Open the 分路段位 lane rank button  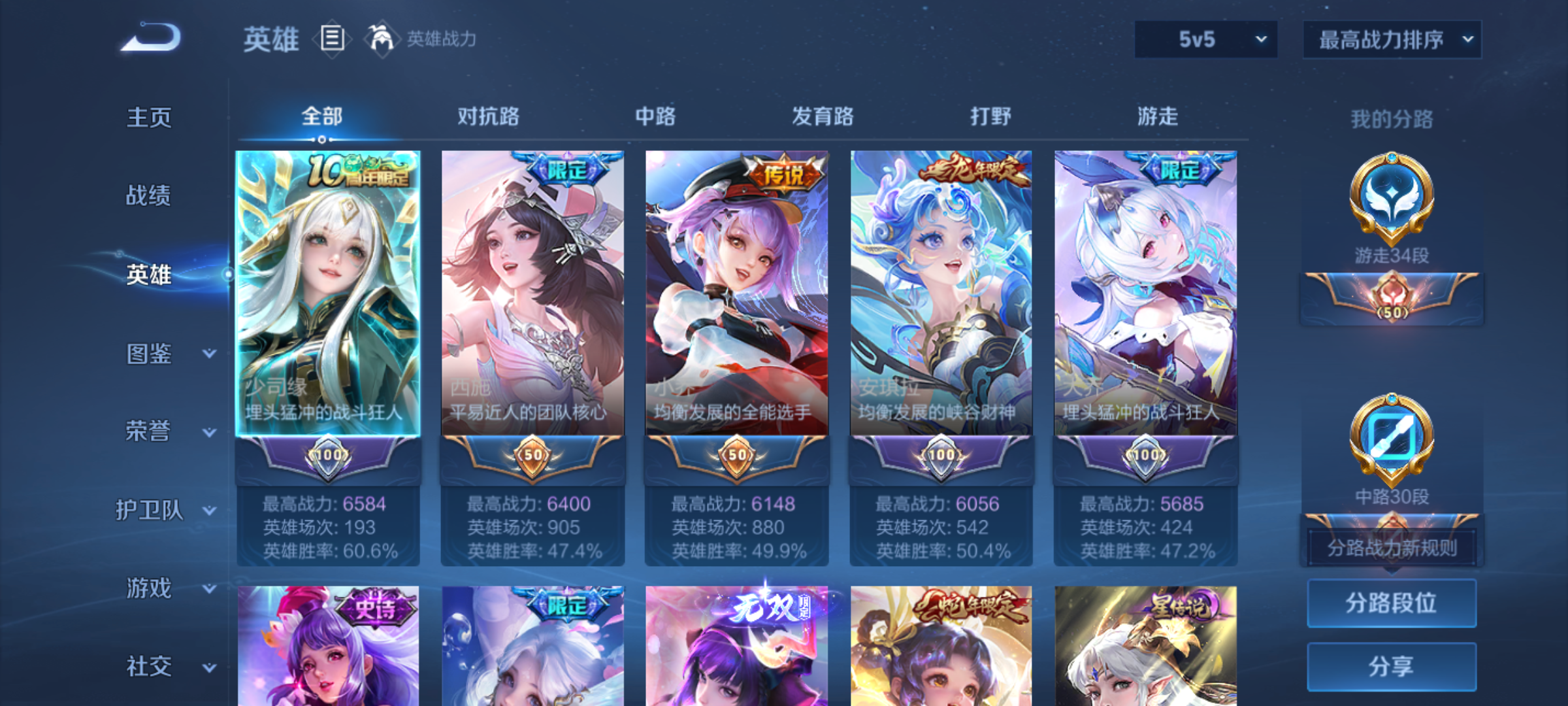pyautogui.click(x=1392, y=603)
